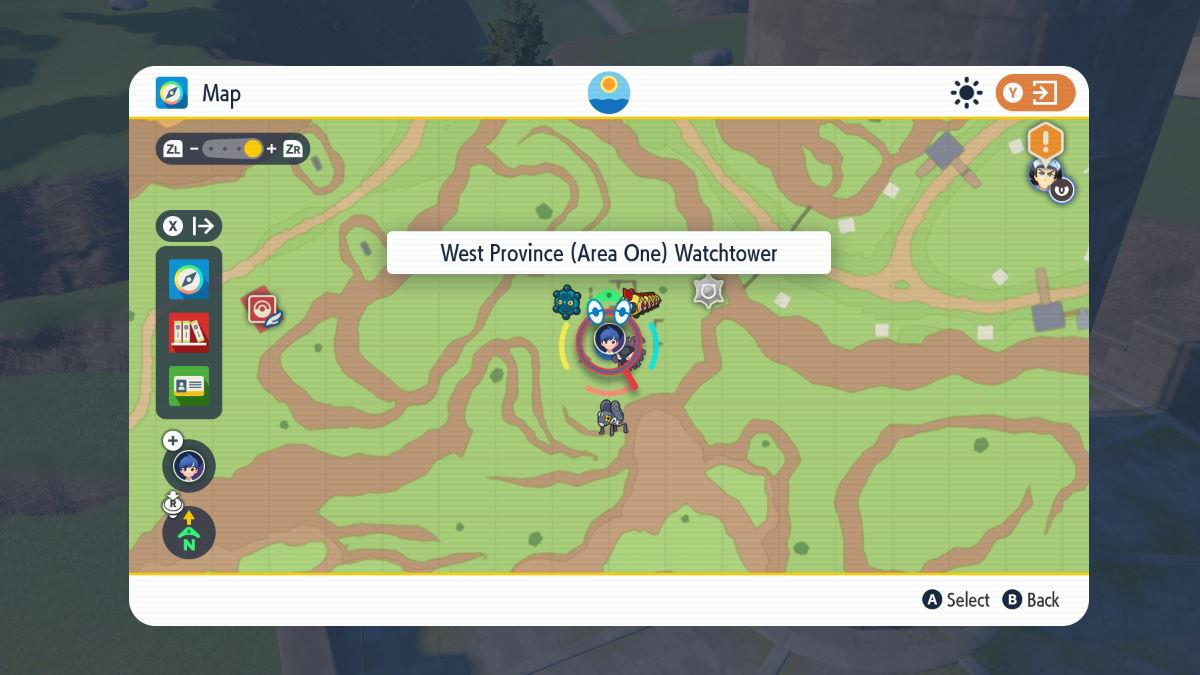
Task: Confirm with the Select option
Action: tap(956, 600)
